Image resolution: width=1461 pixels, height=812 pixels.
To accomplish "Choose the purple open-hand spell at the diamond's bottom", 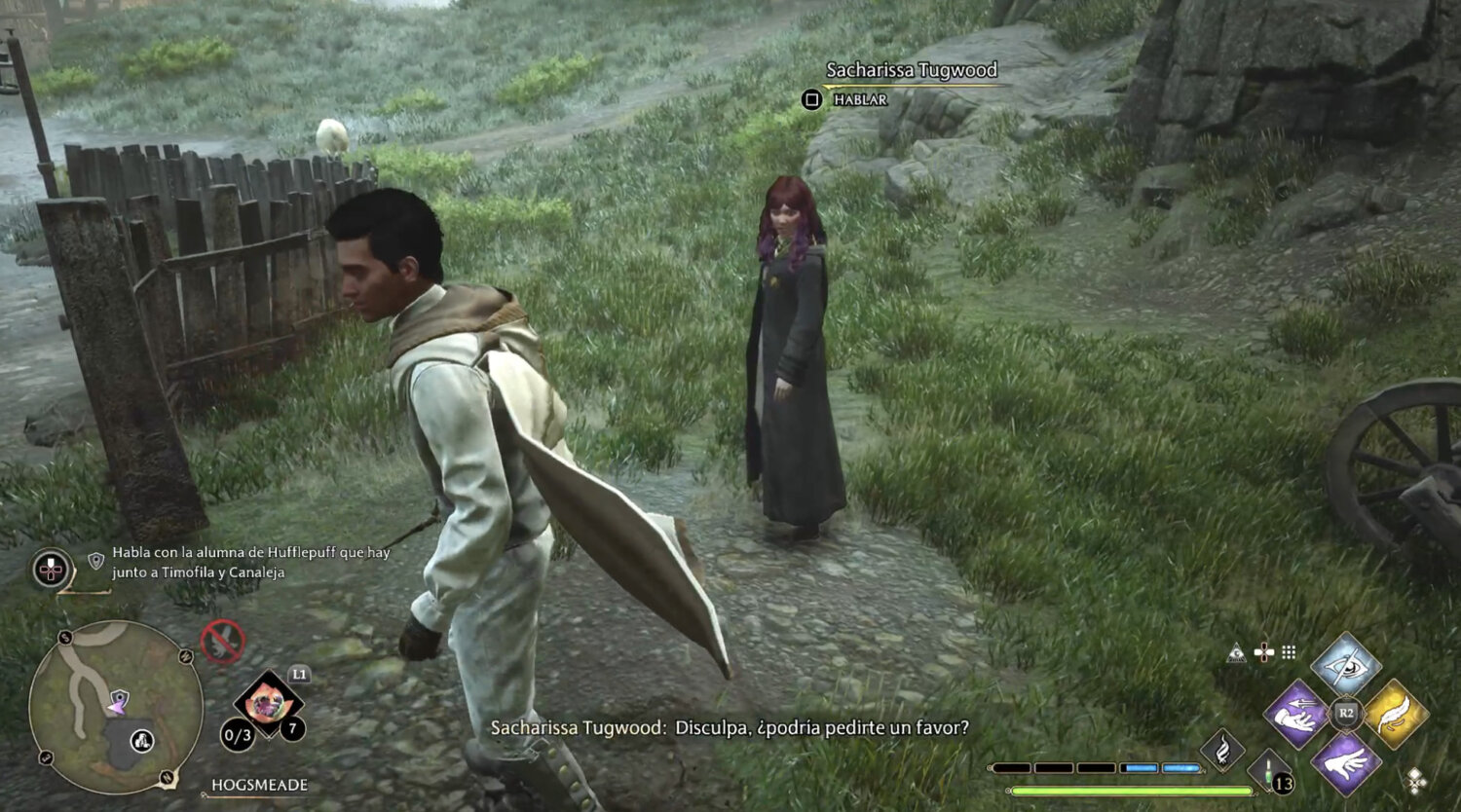I will click(x=1345, y=763).
